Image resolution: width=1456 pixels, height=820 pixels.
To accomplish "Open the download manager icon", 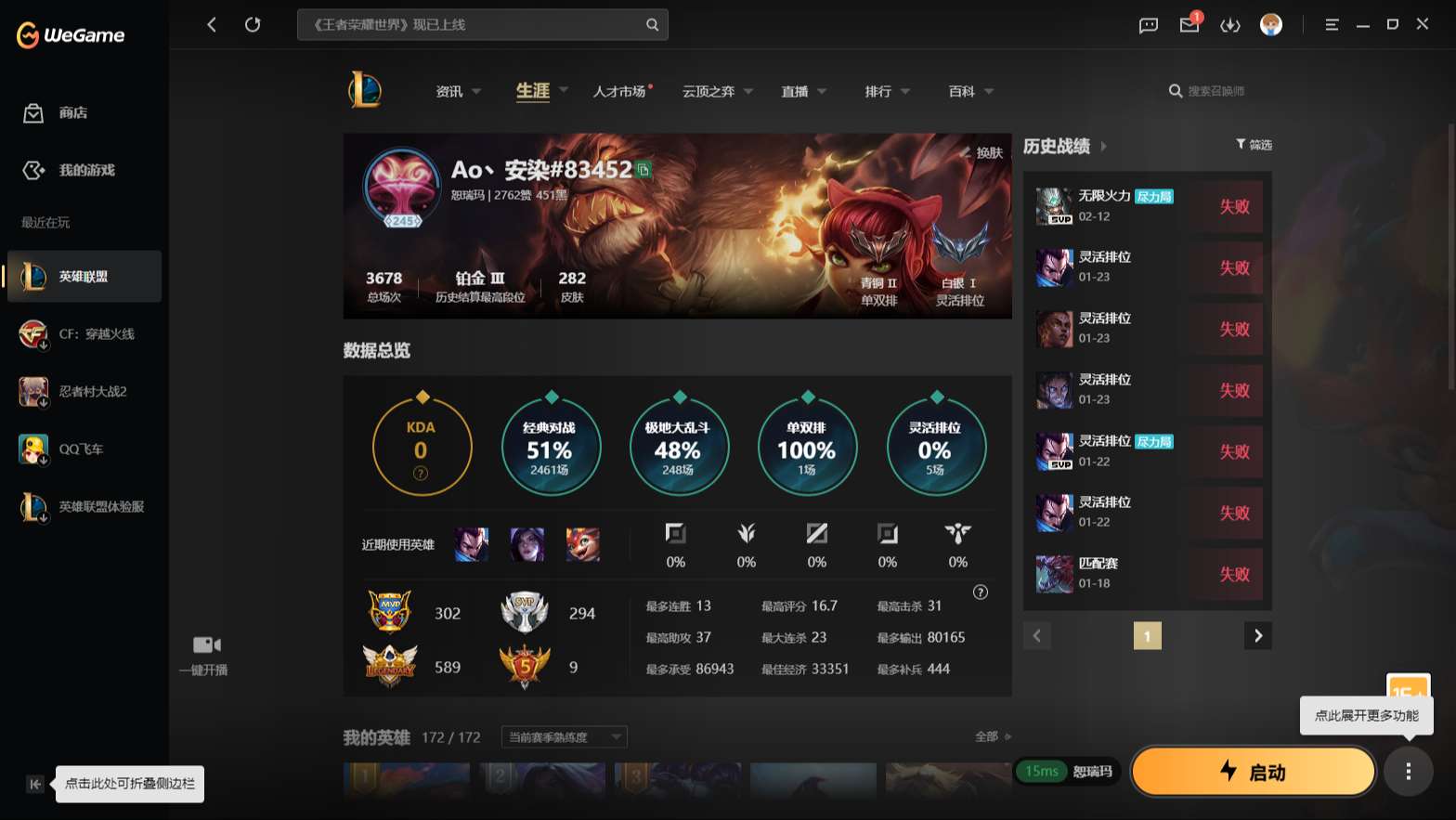I will [1230, 25].
